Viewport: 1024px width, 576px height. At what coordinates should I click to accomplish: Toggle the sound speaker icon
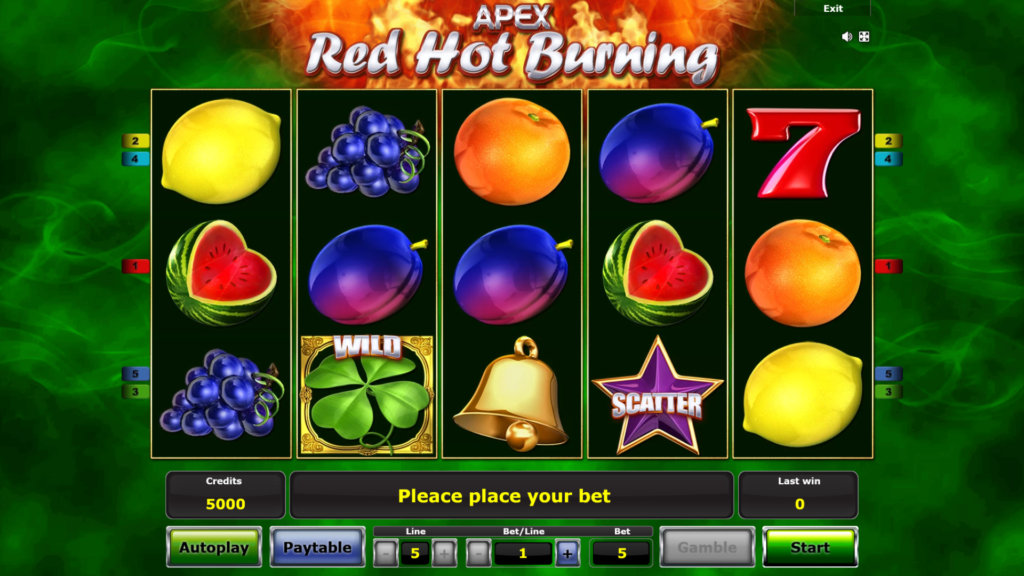(847, 37)
